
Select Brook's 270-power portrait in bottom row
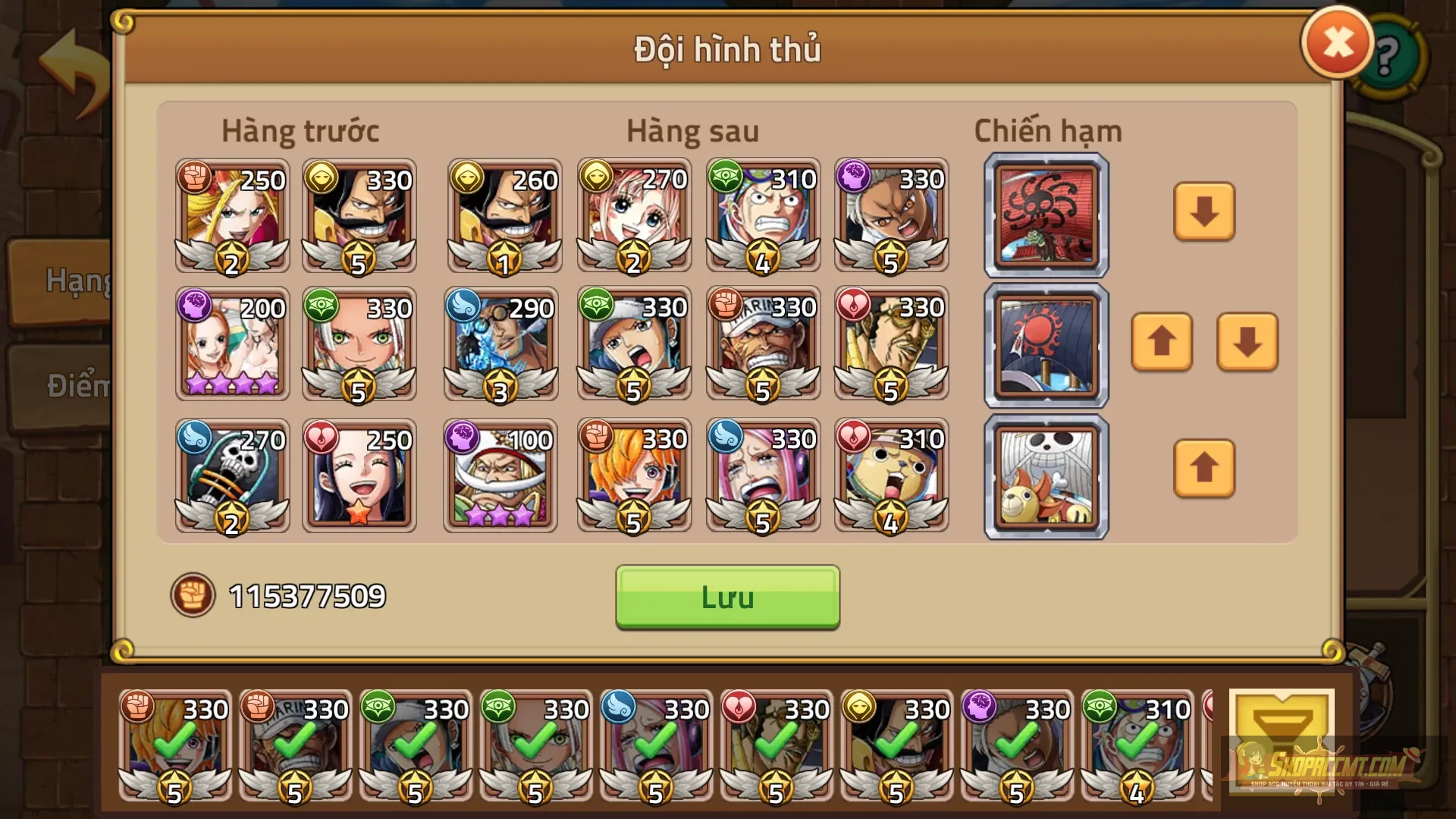231,476
